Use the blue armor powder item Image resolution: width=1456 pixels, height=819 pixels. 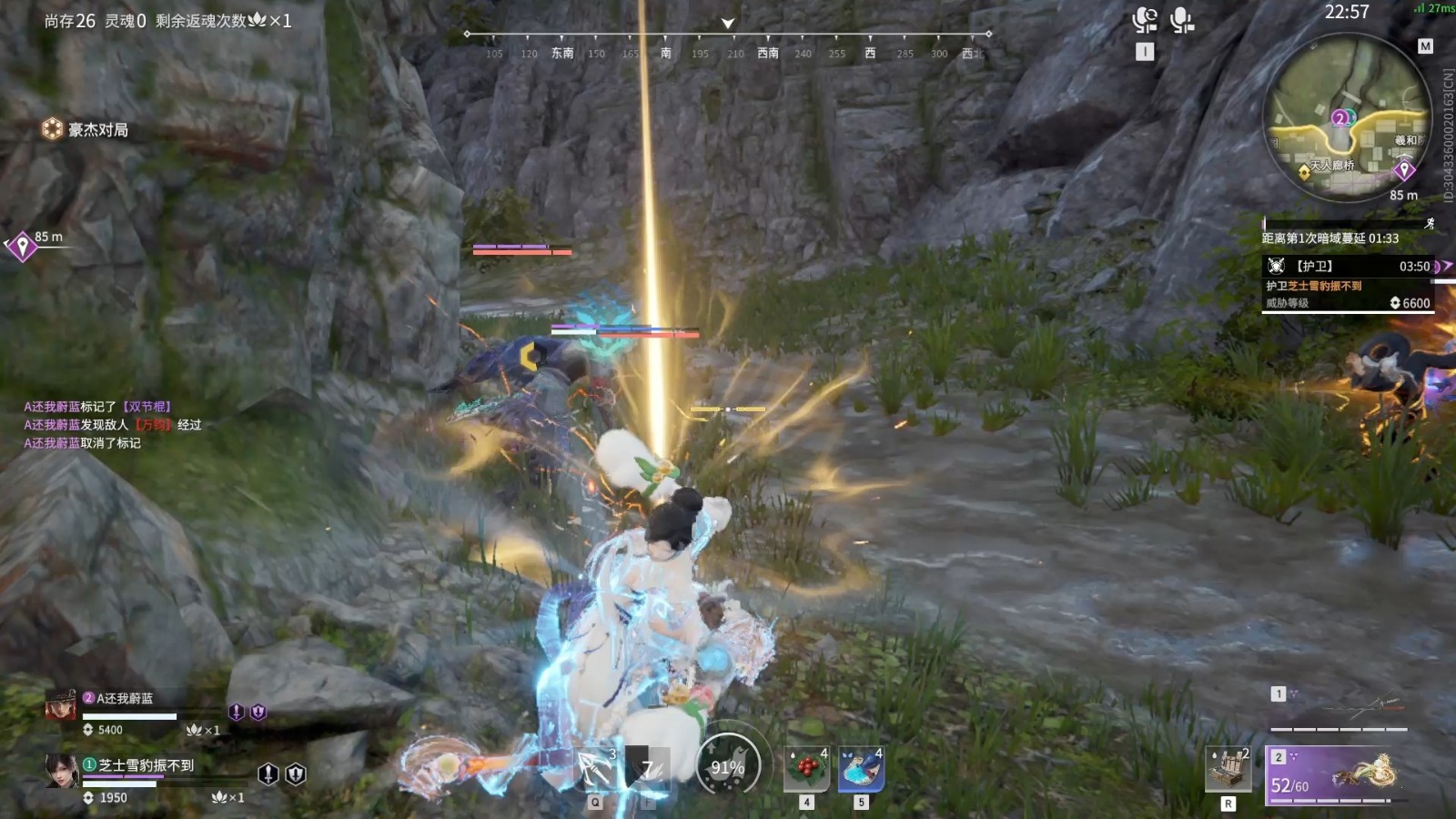(861, 770)
